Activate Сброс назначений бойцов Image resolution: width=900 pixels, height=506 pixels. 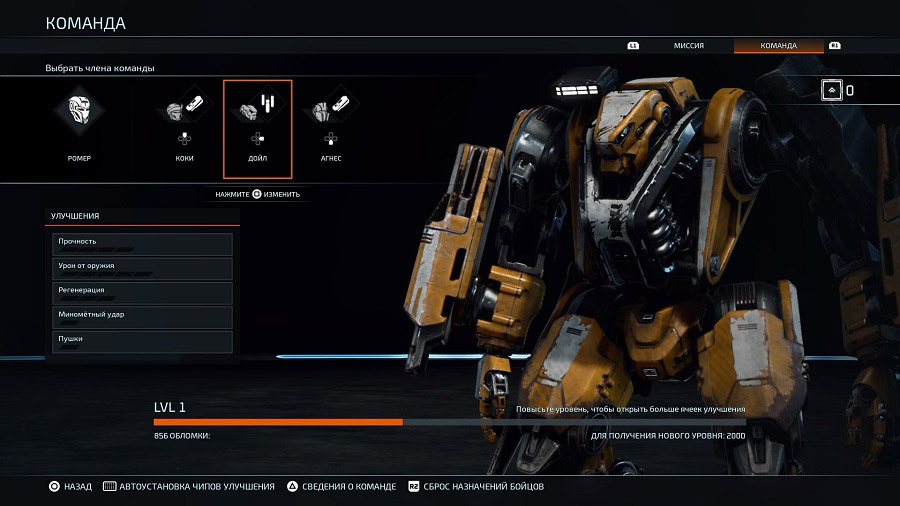click(475, 487)
